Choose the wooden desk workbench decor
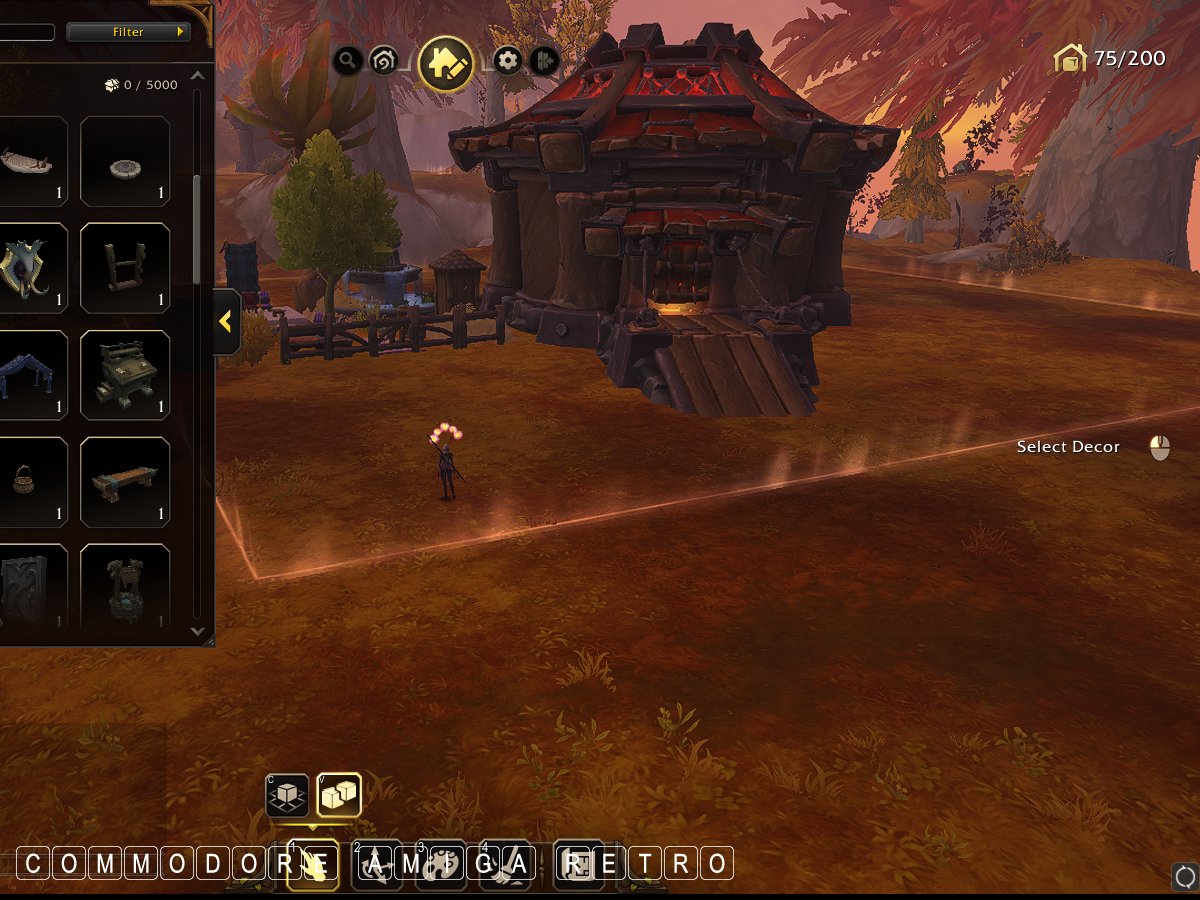This screenshot has width=1200, height=900. (x=125, y=376)
